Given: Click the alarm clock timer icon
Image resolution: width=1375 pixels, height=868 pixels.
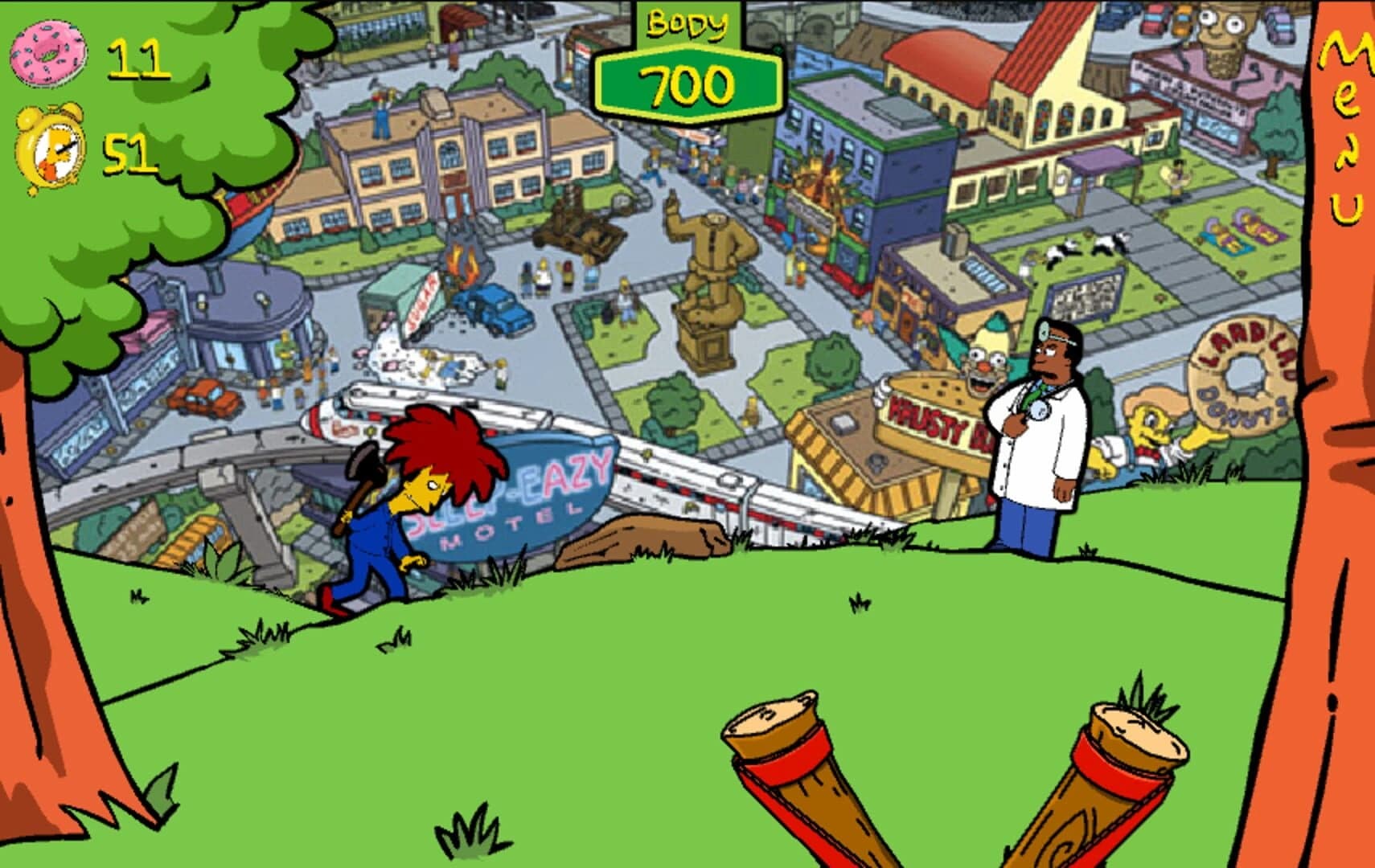Looking at the screenshot, I should click(50, 149).
